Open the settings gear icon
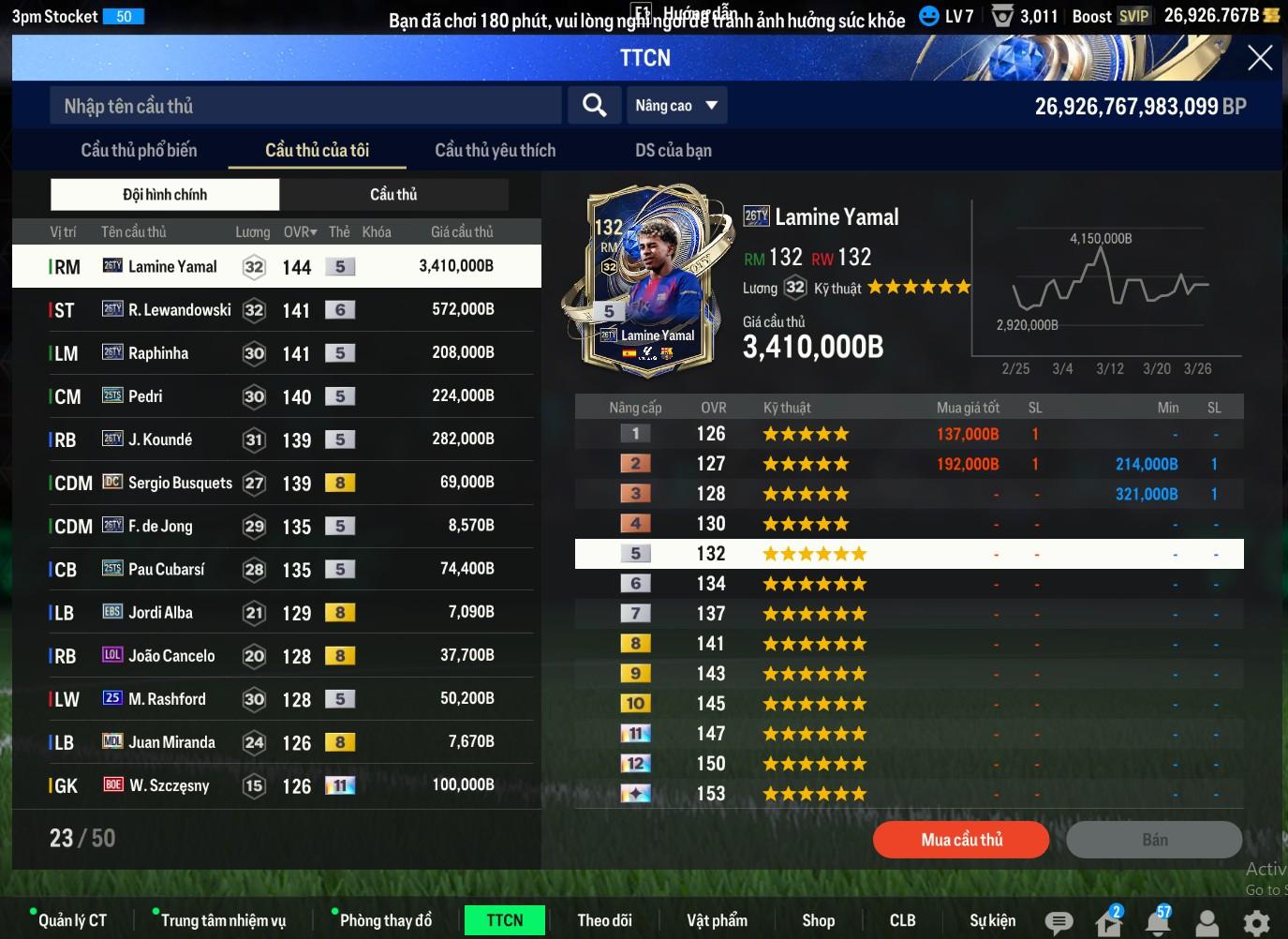Image resolution: width=1288 pixels, height=939 pixels. point(1255,923)
